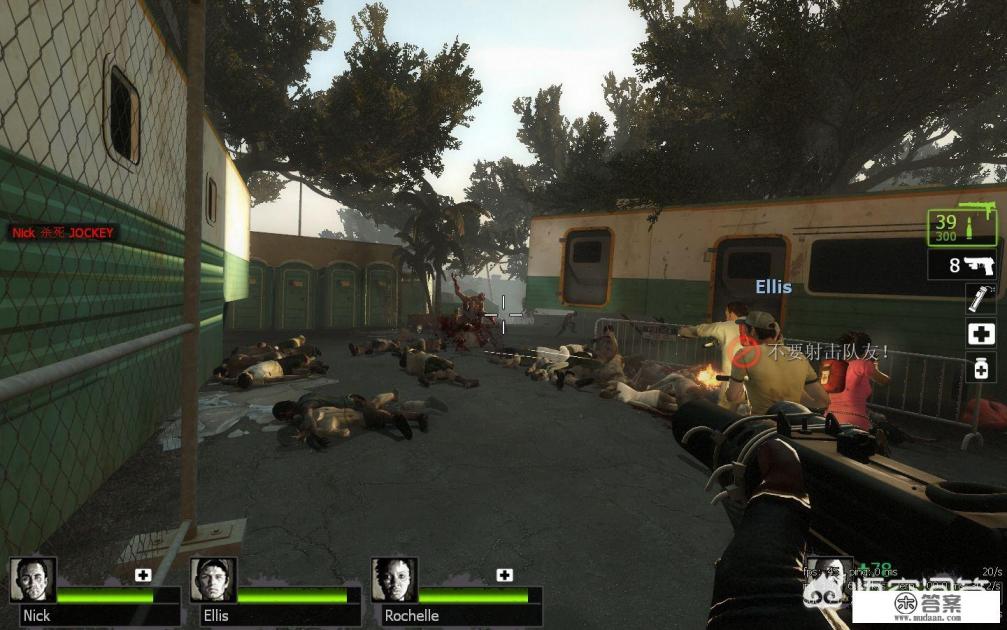Viewport: 1007px width, 630px height.
Task: Click Ellis's teammate portrait
Action: 213,580
